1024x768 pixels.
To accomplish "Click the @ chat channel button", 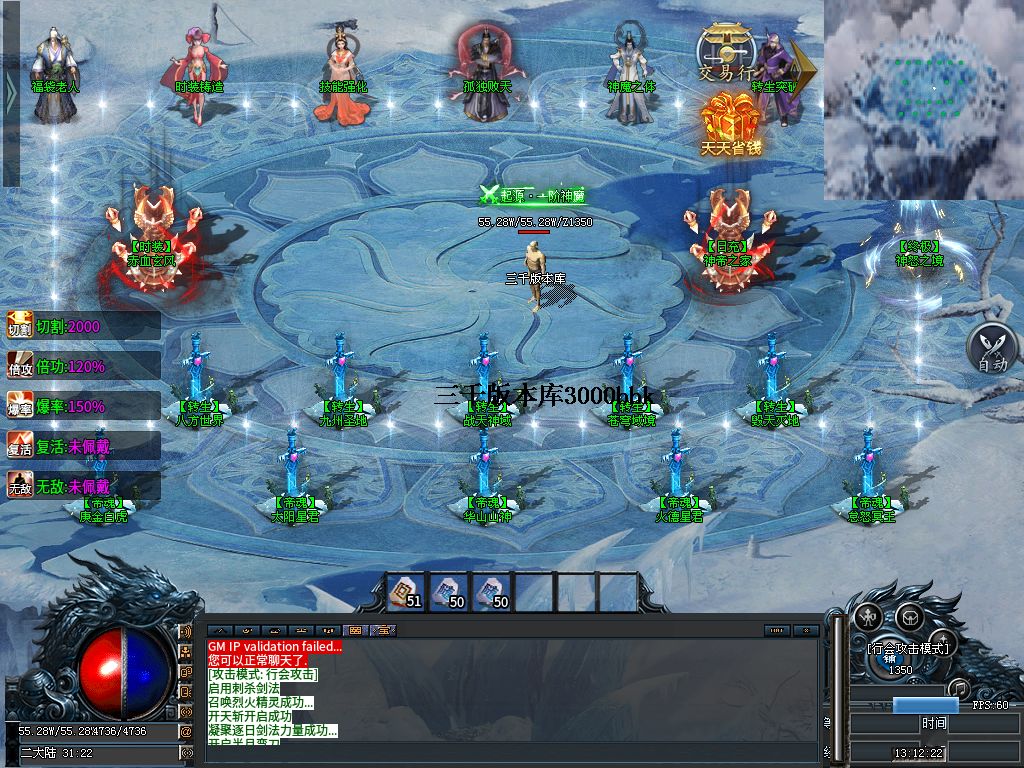I will pyautogui.click(x=186, y=731).
